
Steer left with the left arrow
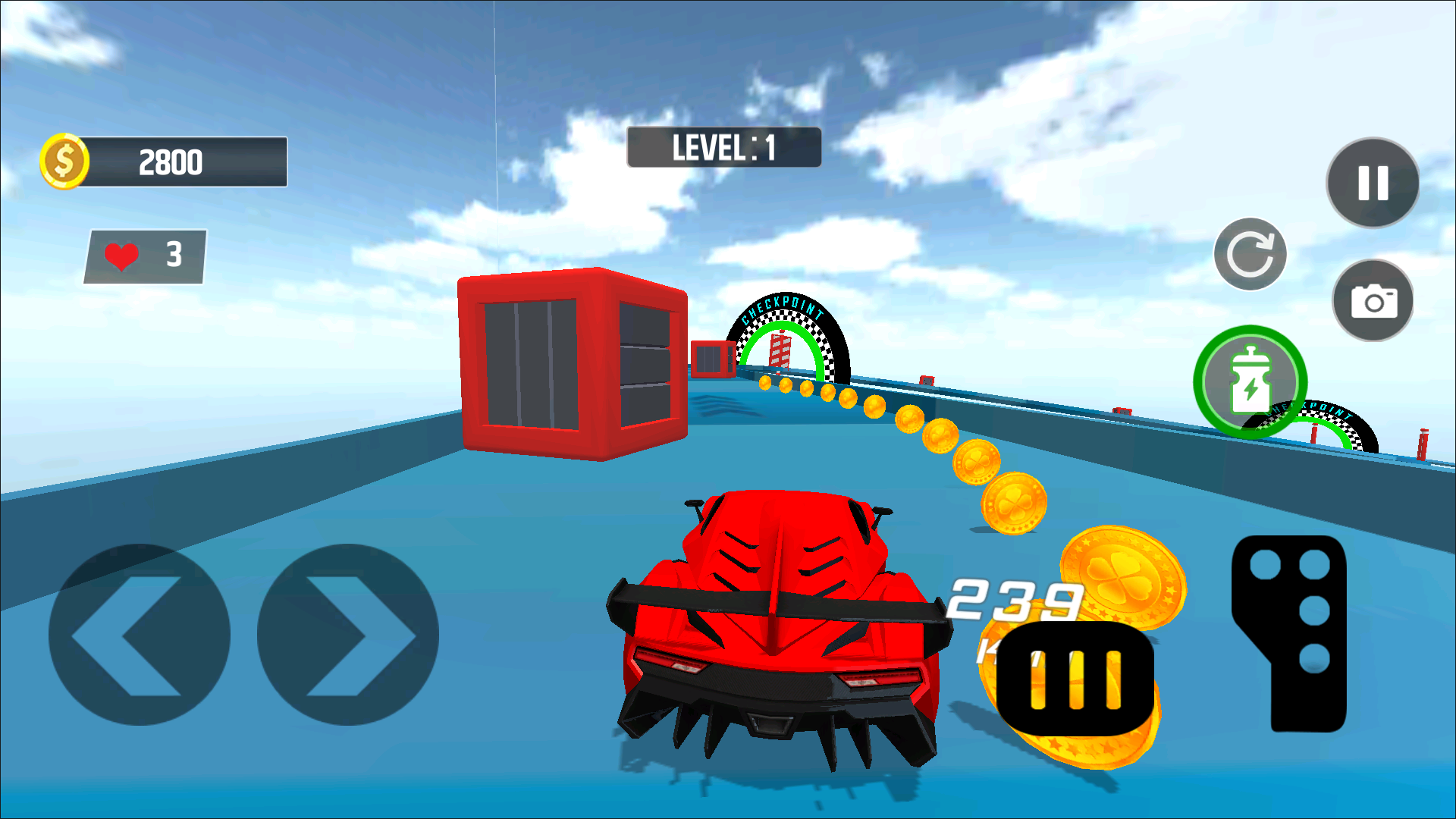coord(139,635)
